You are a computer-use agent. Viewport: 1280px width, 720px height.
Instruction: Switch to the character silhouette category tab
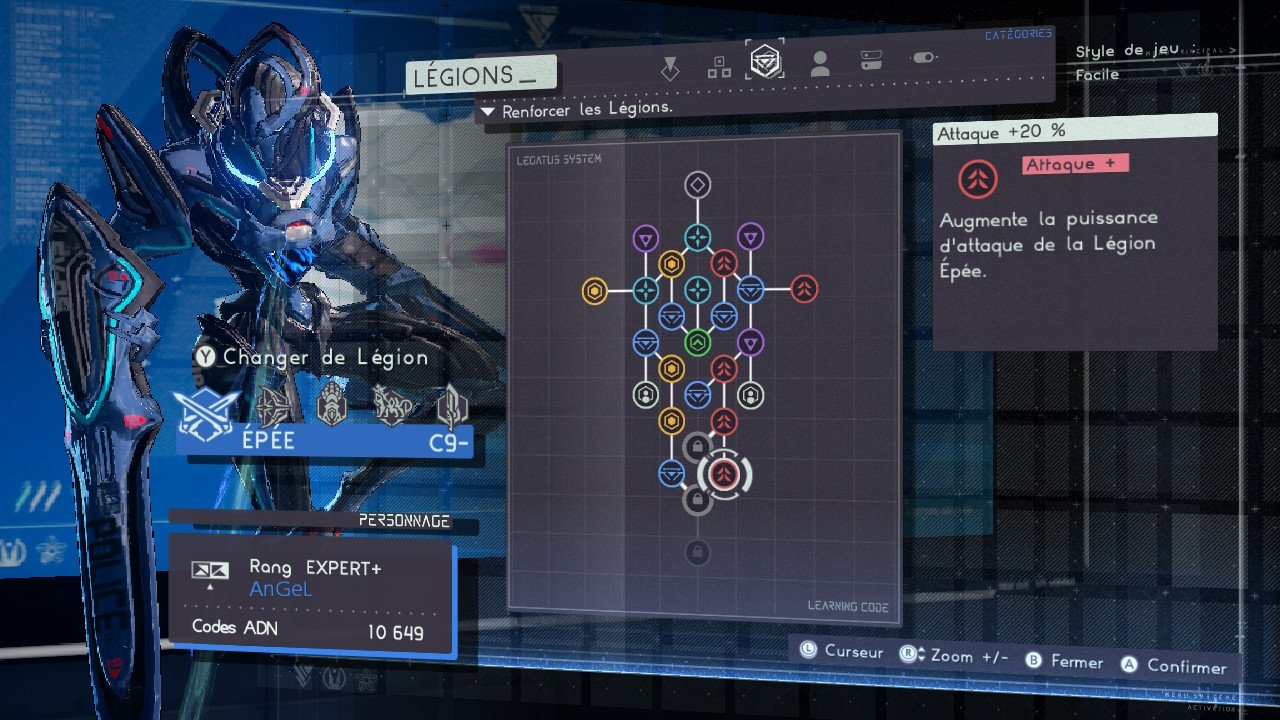[820, 65]
